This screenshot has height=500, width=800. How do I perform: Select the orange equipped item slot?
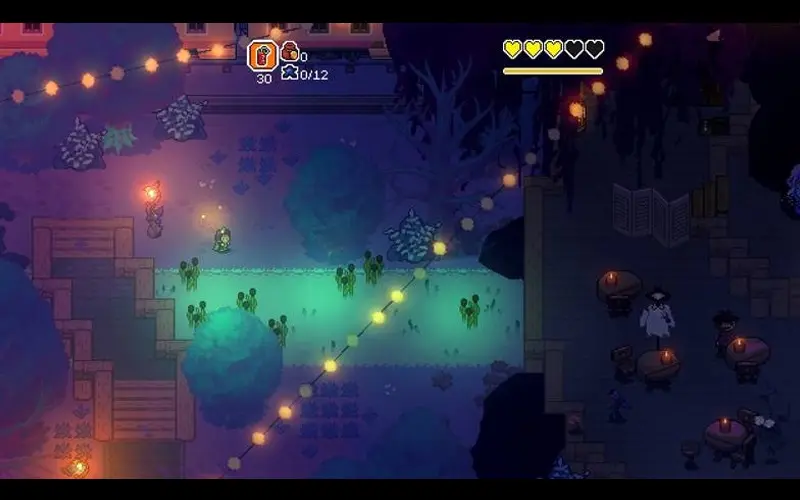262,55
